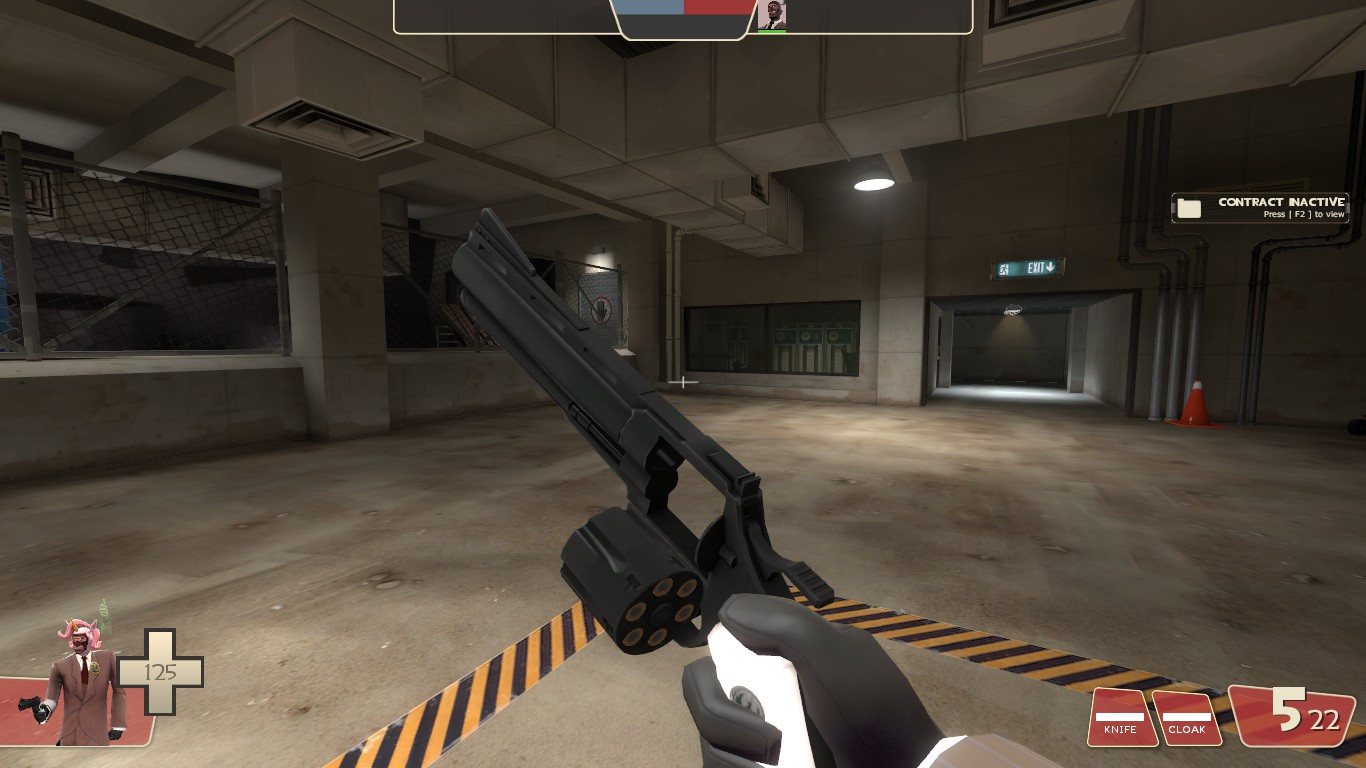Expand the Contract Inactive notification panel
Image resolution: width=1366 pixels, height=768 pixels.
pos(1262,207)
